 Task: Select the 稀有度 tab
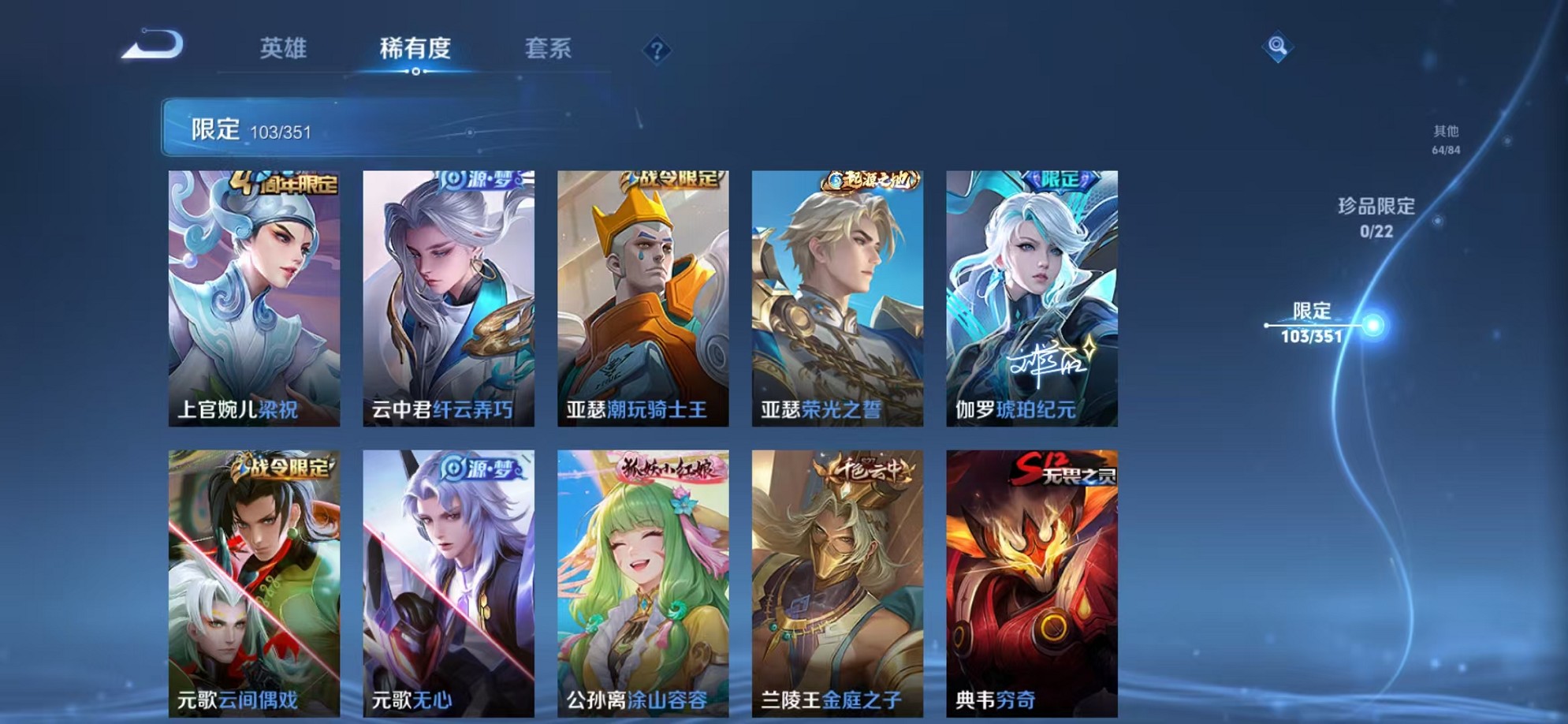[x=416, y=49]
